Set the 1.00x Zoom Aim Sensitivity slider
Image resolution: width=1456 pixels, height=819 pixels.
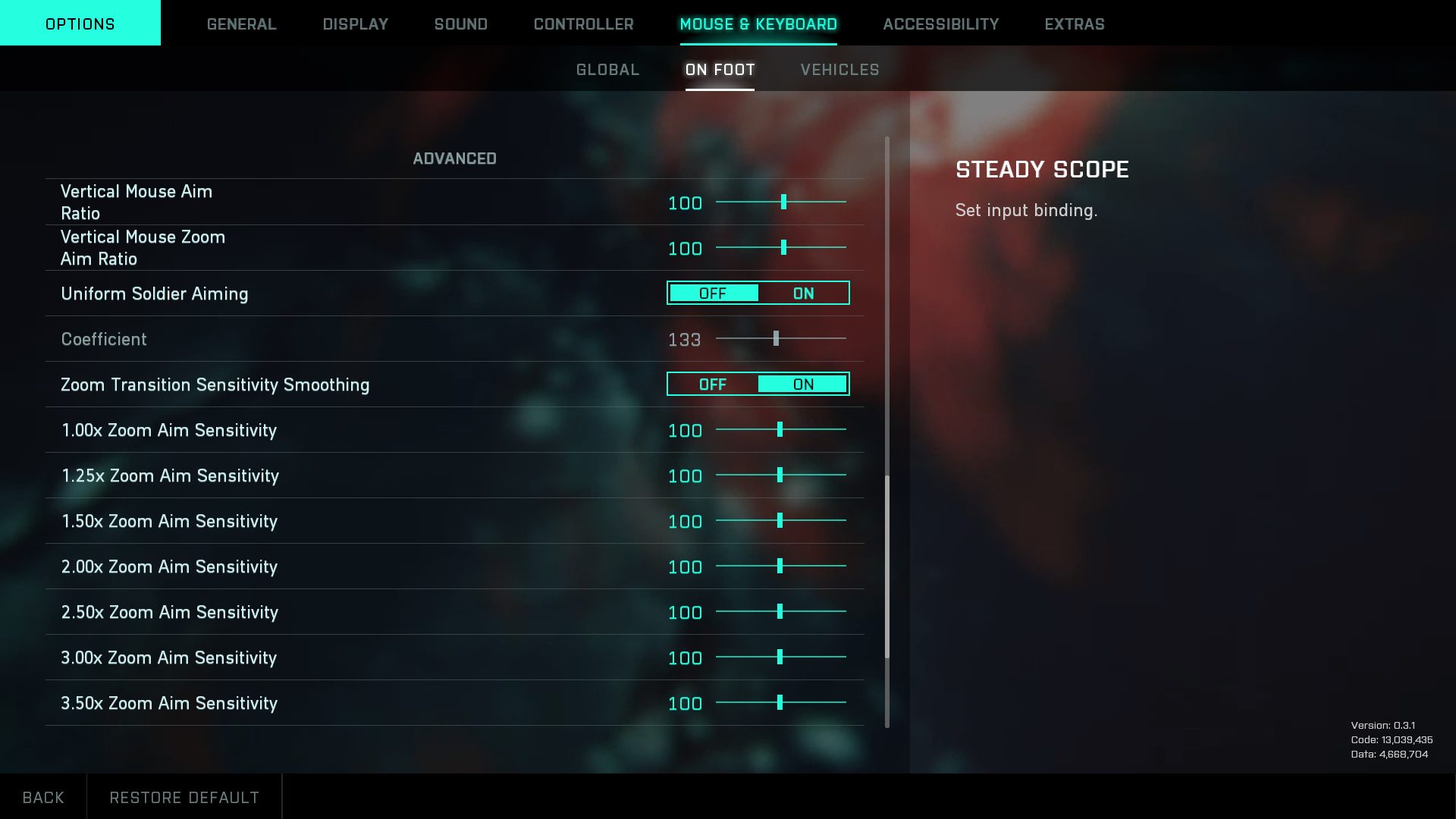tap(780, 430)
